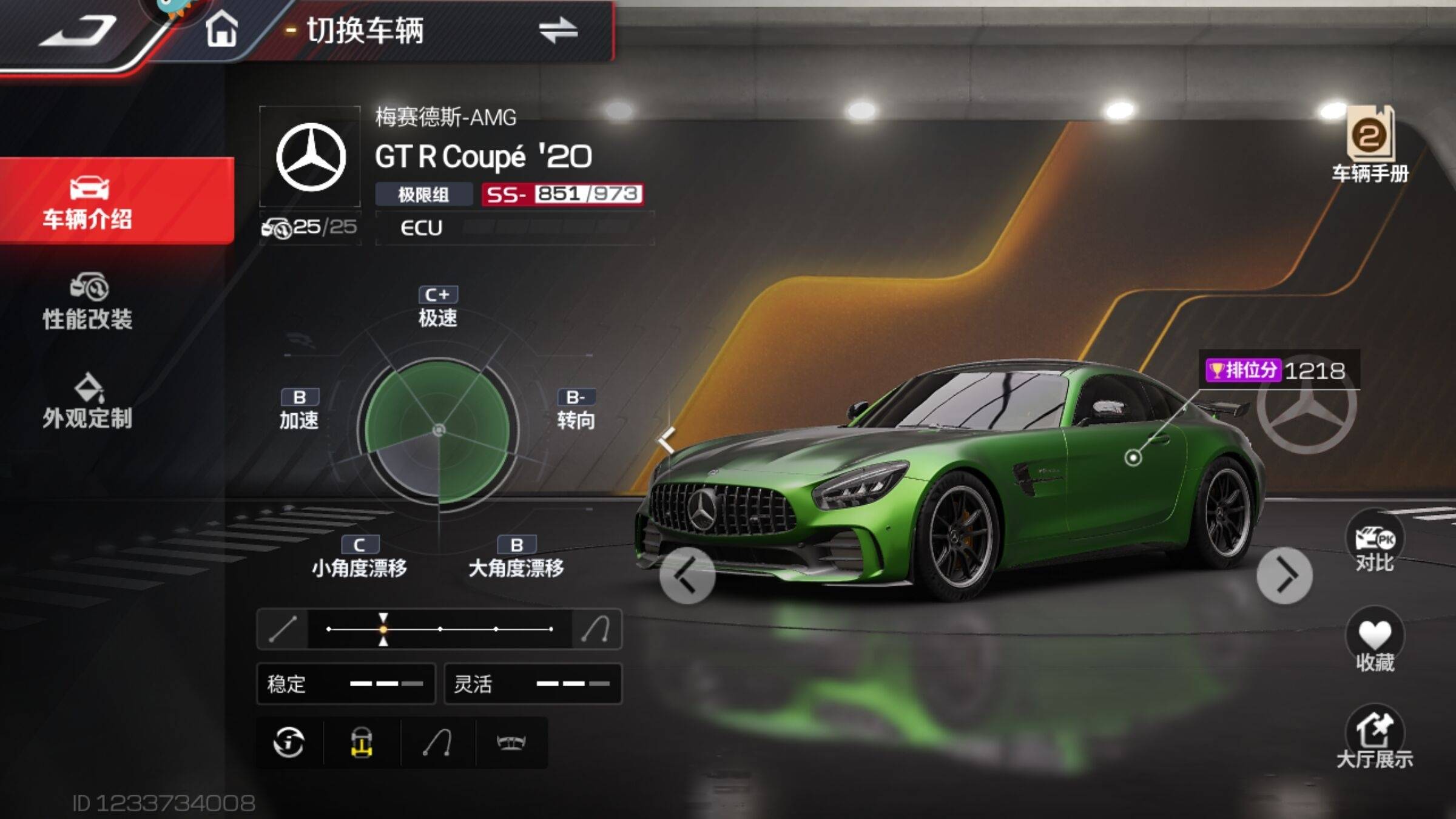1456x819 pixels.
Task: Click the 切换车辆 switch vehicle button
Action: click(443, 30)
